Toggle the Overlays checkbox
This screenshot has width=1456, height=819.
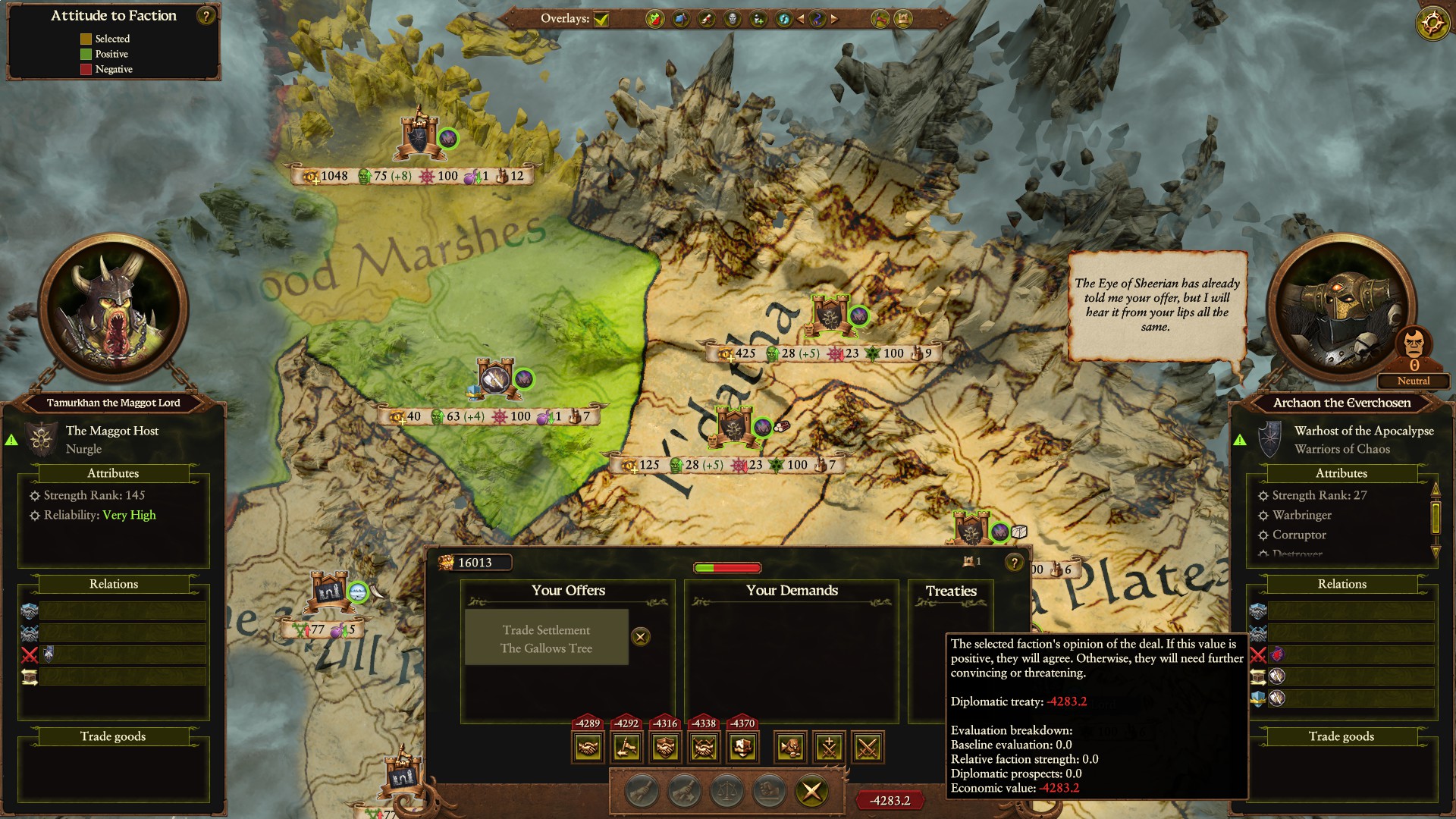pyautogui.click(x=601, y=19)
